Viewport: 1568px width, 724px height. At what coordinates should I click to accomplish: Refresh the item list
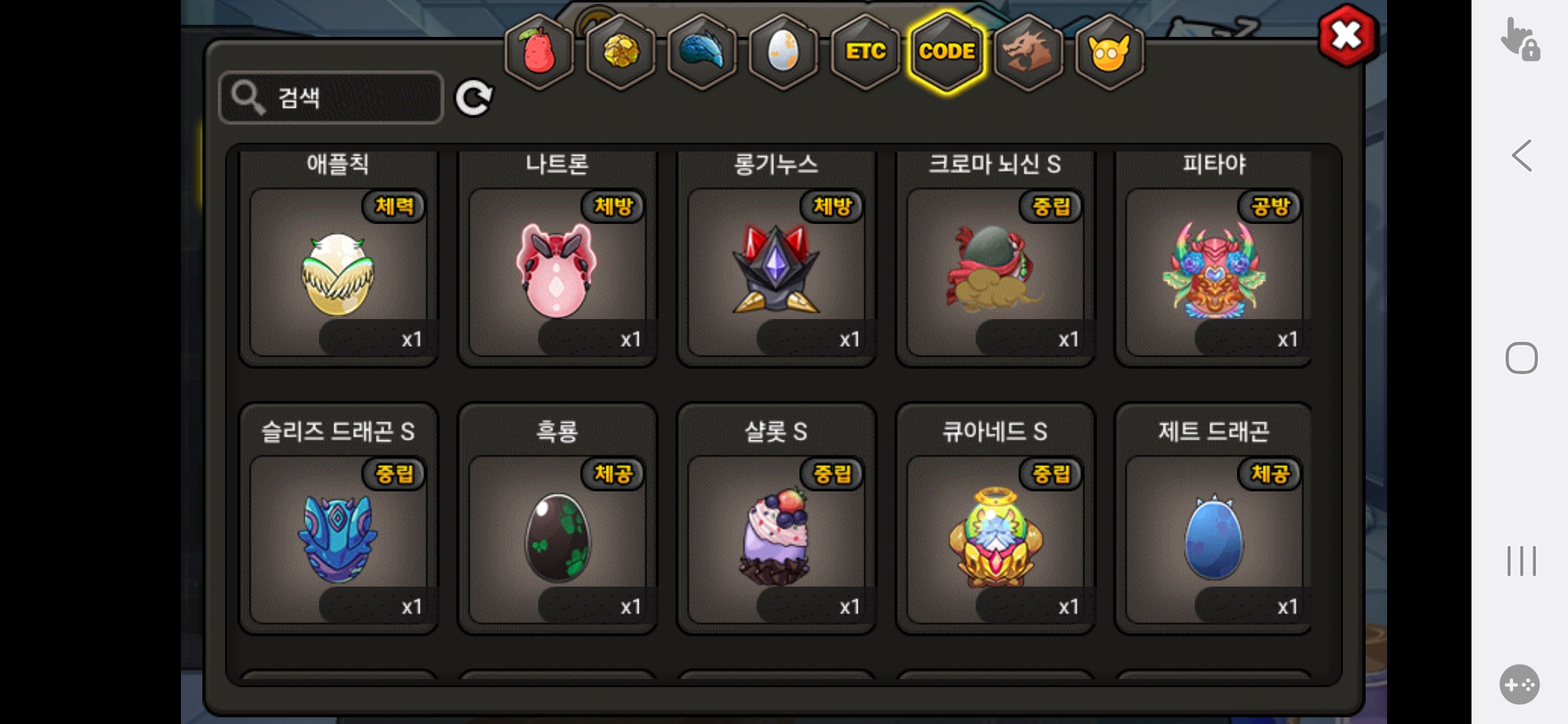474,98
